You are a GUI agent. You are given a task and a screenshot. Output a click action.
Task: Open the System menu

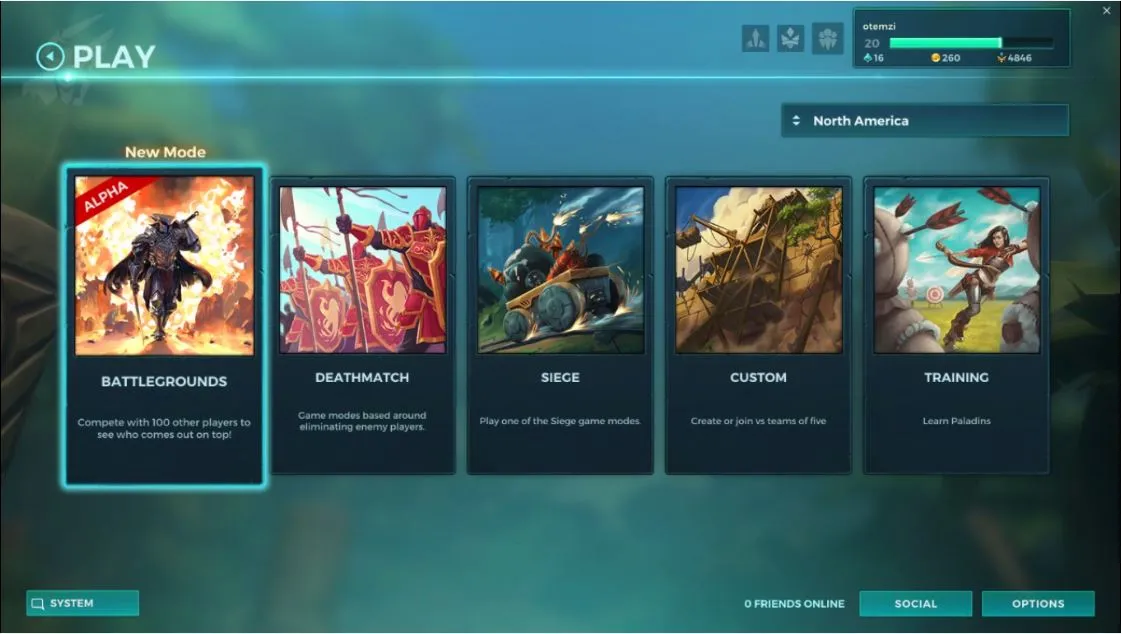82,603
